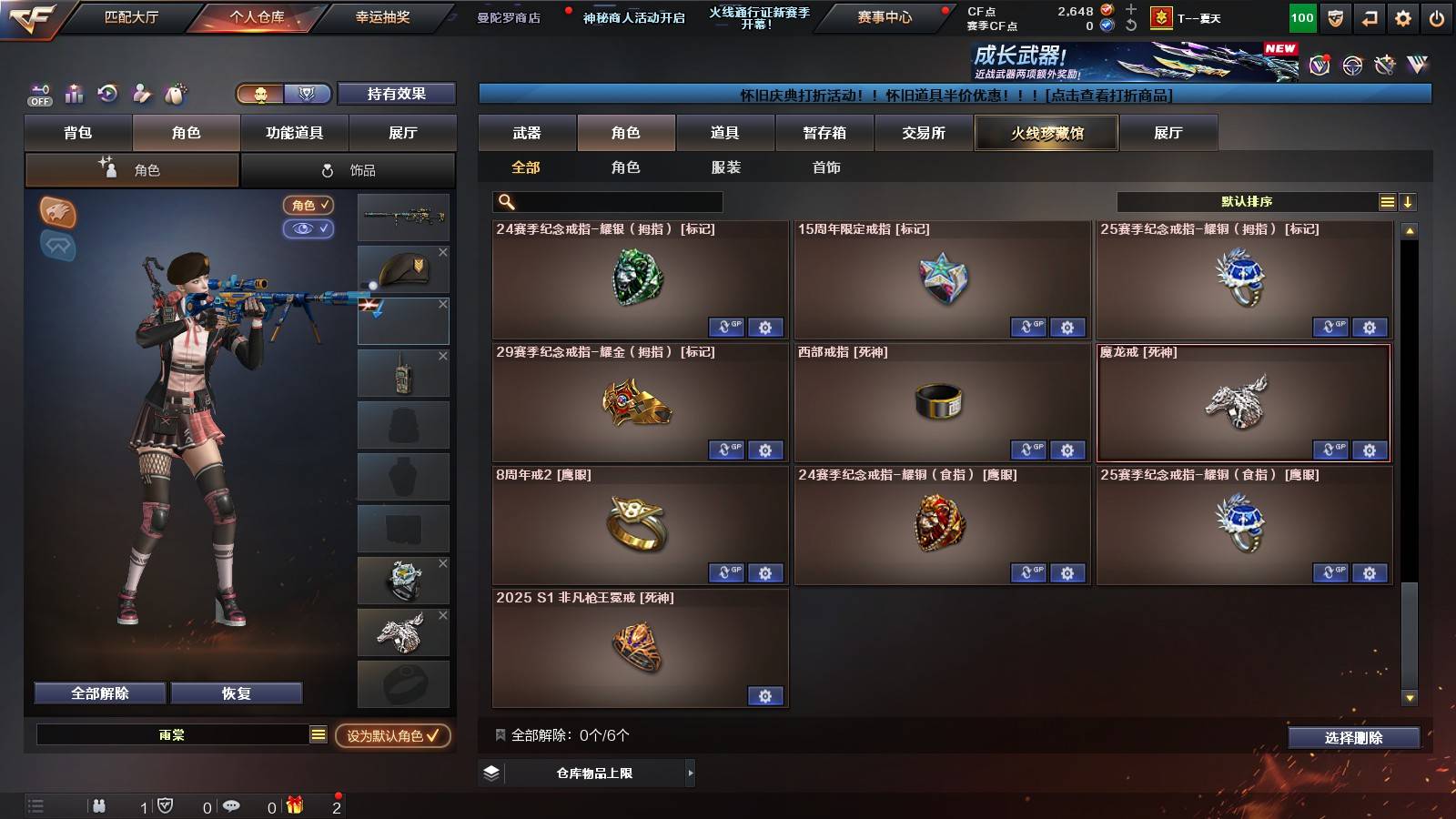This screenshot has height=819, width=1456.
Task: Click the 选择删除 button at bottom right
Action: (x=1353, y=737)
